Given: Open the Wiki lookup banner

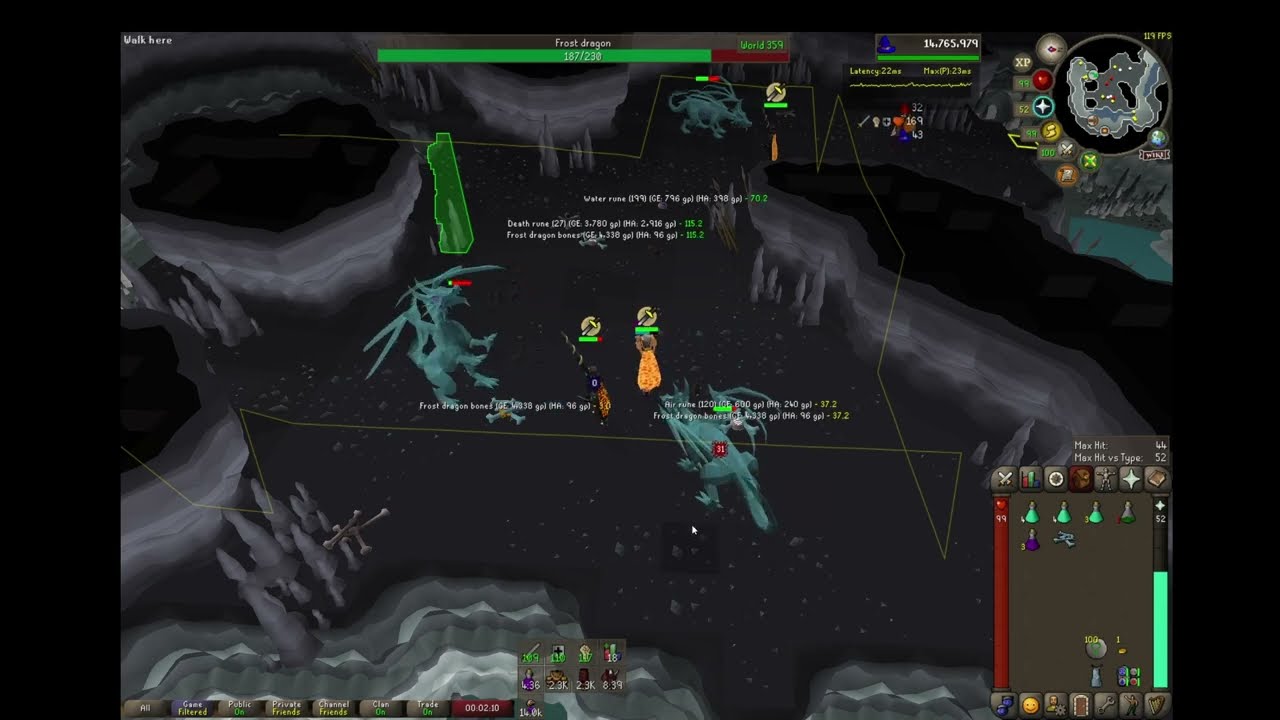Looking at the screenshot, I should (x=1153, y=155).
